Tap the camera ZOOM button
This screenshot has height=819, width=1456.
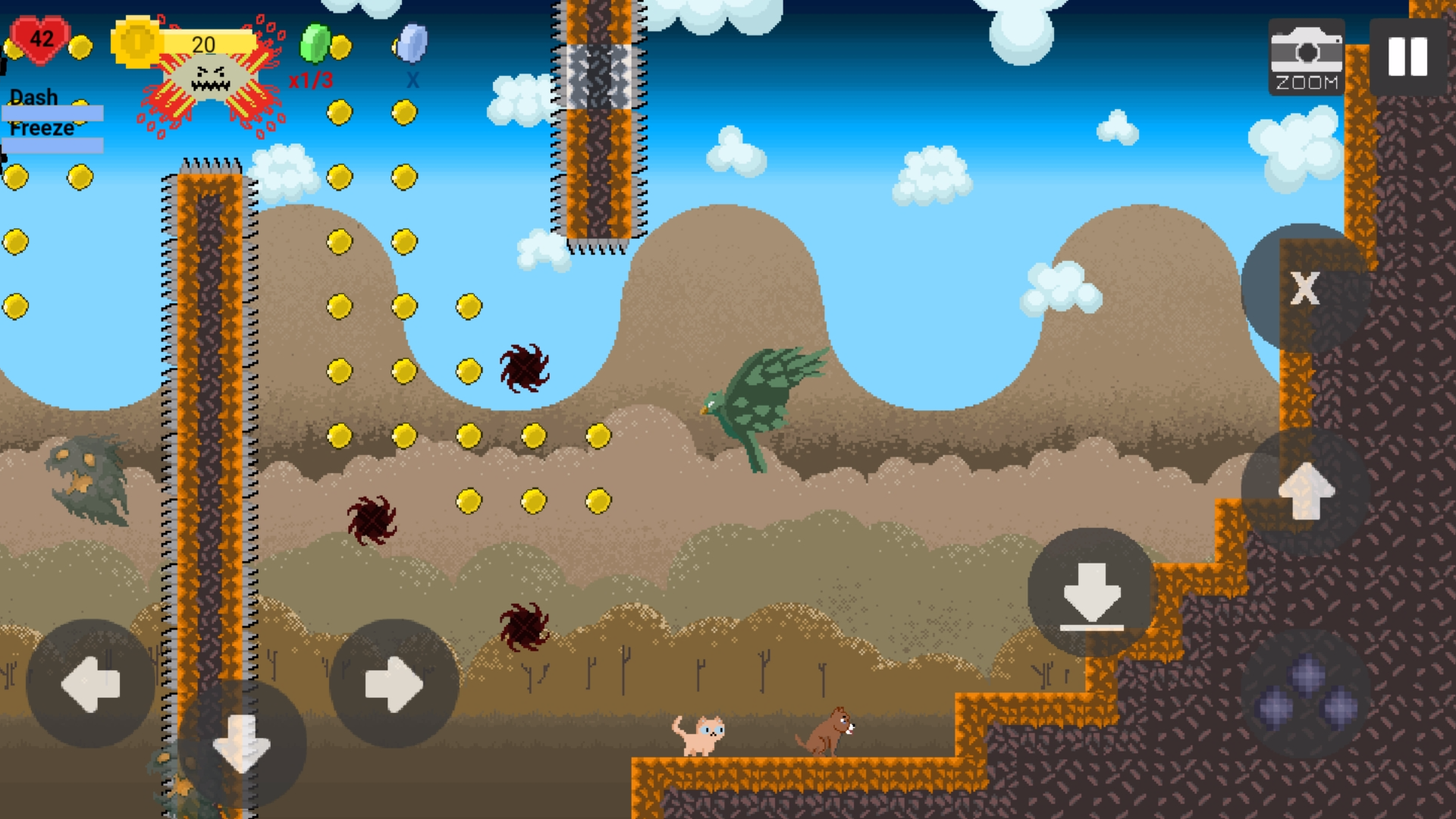[x=1306, y=58]
